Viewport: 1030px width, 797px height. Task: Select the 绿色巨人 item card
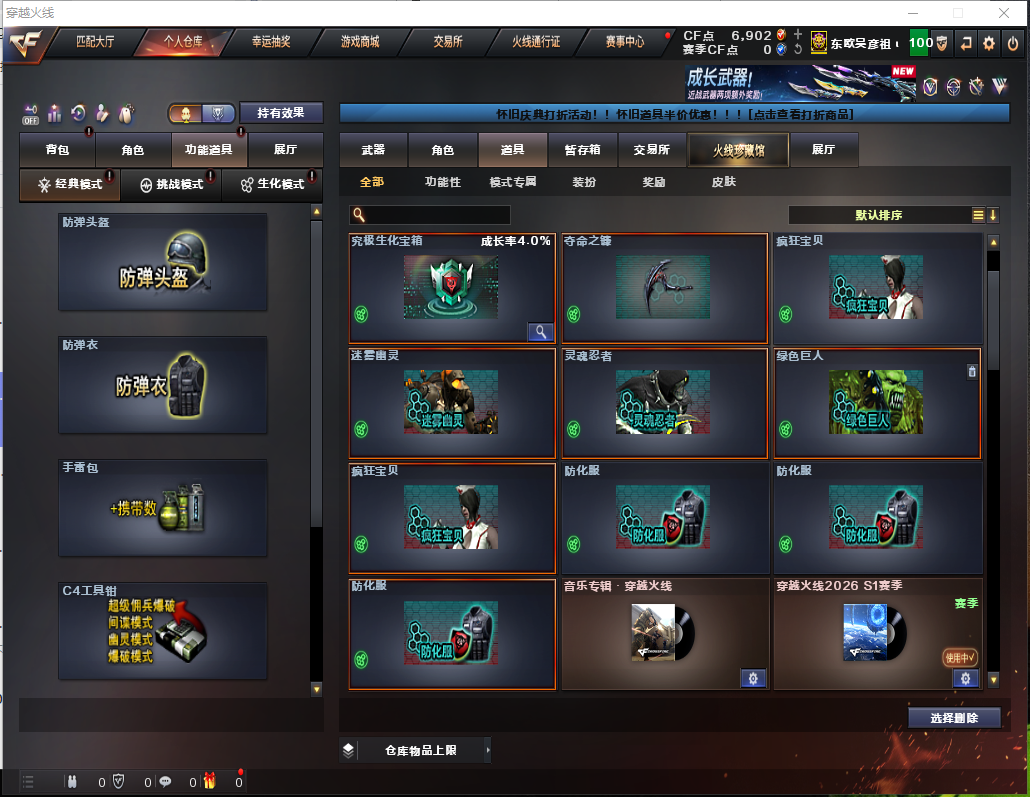click(x=877, y=403)
